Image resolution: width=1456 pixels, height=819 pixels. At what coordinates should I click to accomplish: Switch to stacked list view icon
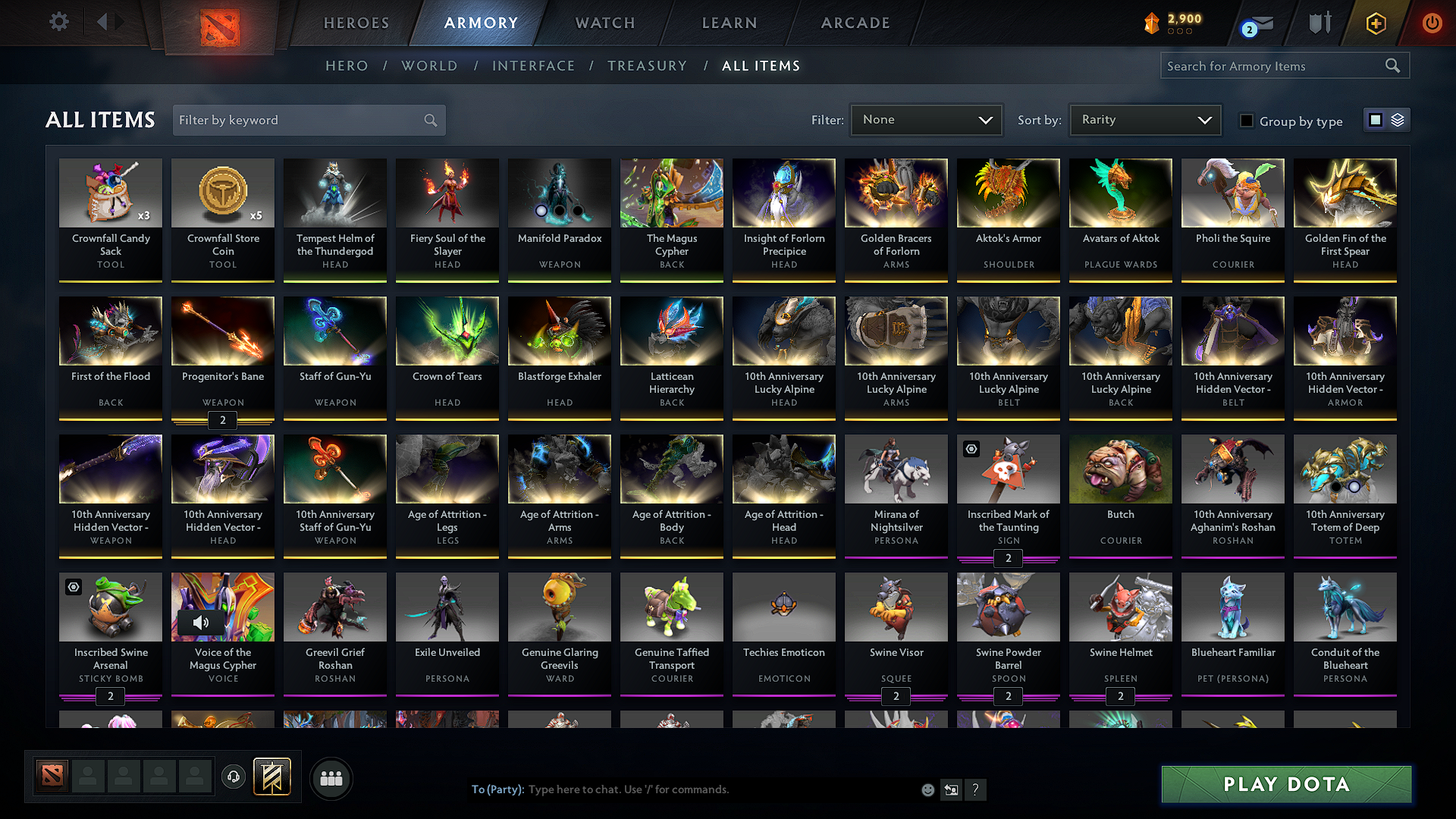click(1398, 119)
